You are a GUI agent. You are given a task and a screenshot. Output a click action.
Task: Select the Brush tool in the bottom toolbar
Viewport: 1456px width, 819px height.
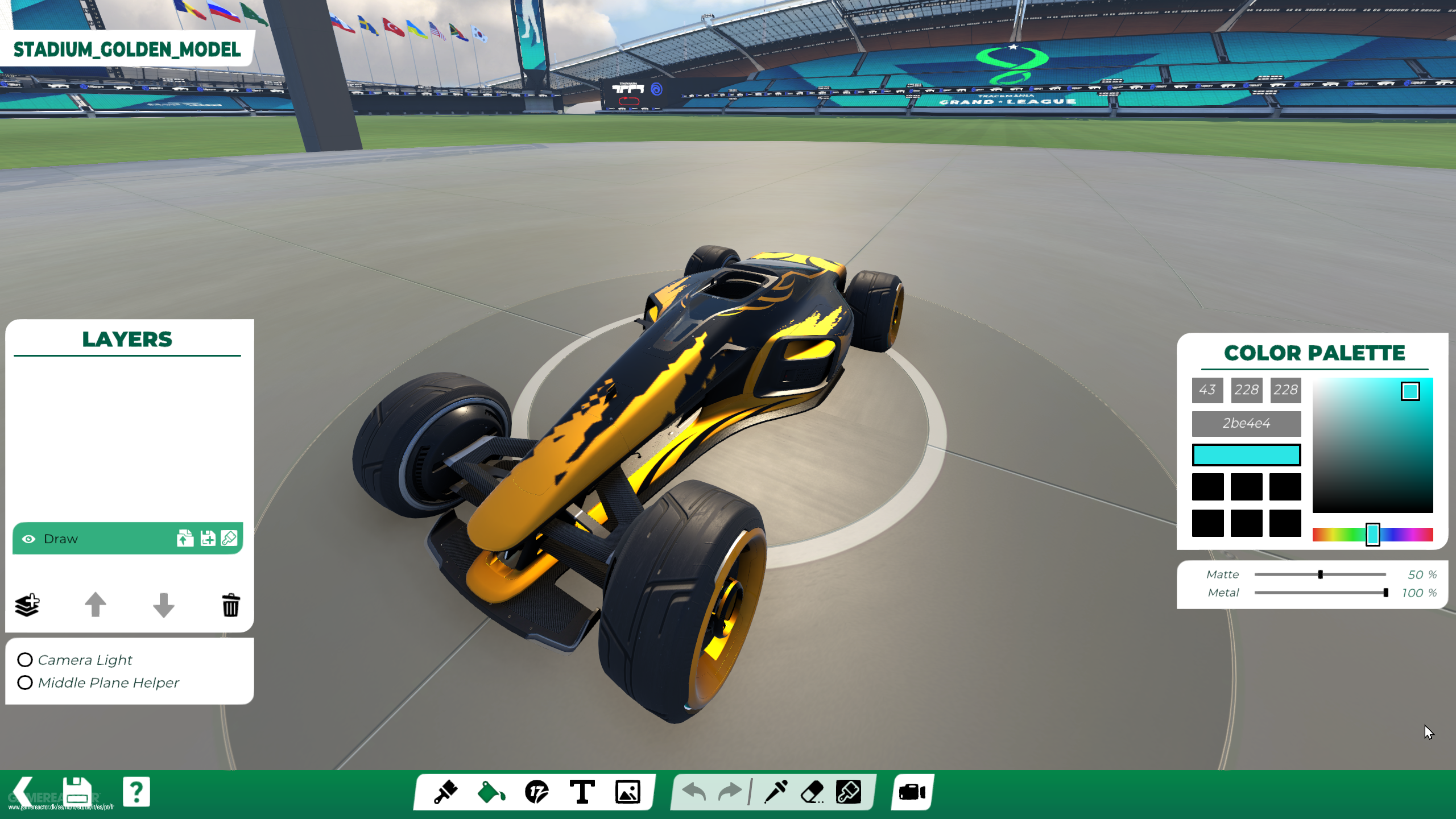tap(446, 791)
